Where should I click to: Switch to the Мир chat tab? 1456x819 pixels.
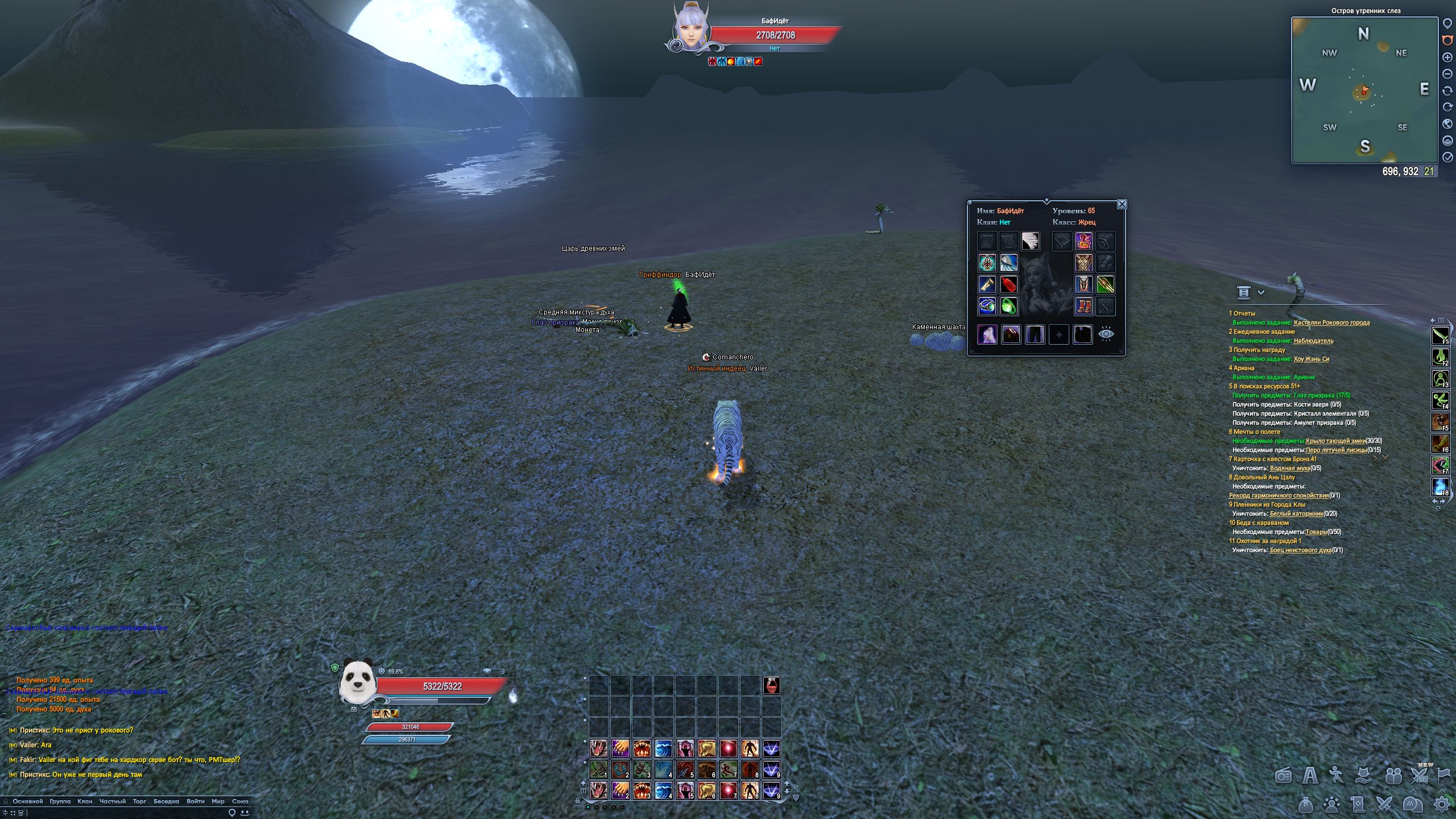coord(218,801)
